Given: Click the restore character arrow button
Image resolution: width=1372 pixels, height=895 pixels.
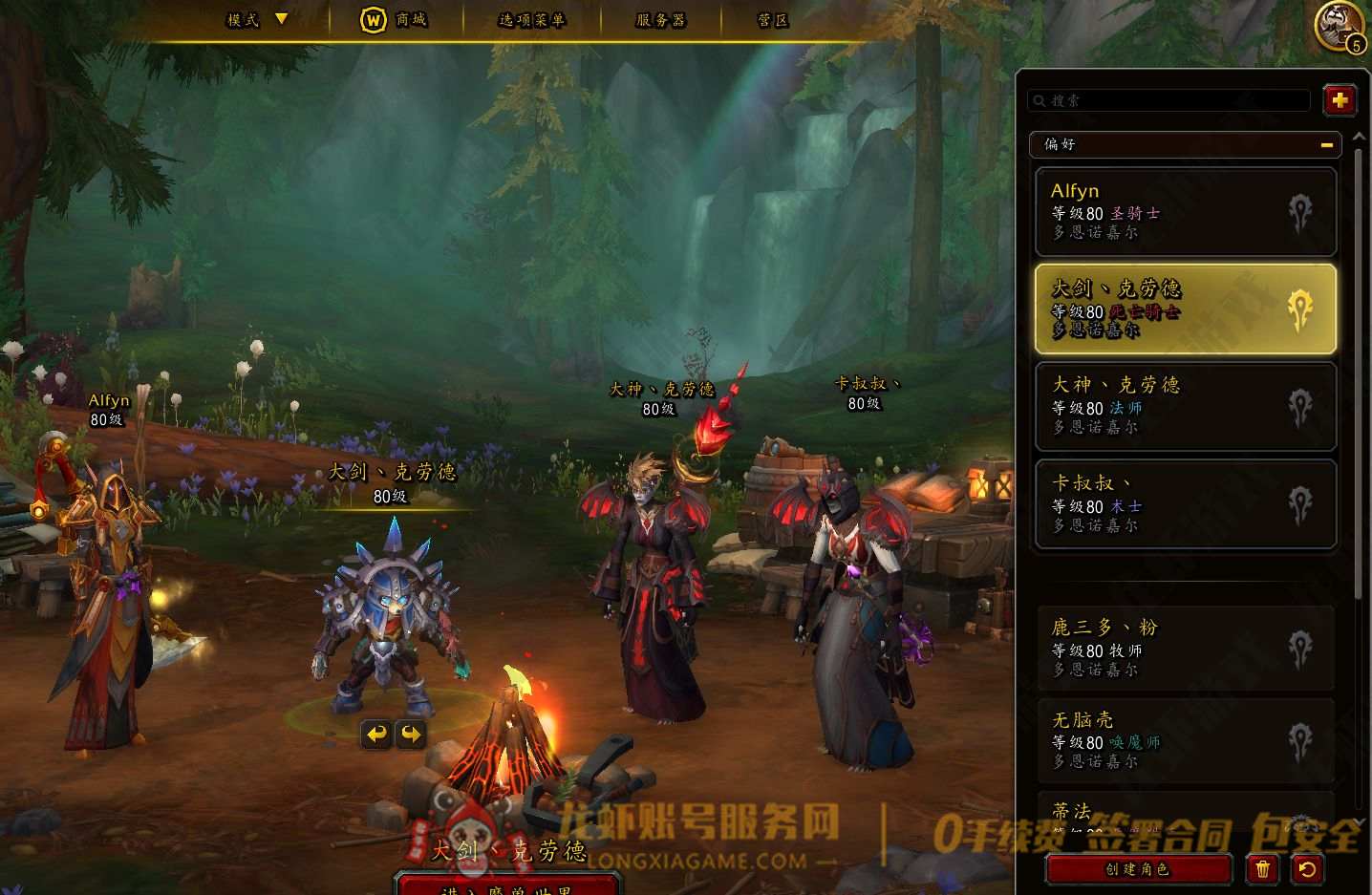Looking at the screenshot, I should pyautogui.click(x=1307, y=869).
